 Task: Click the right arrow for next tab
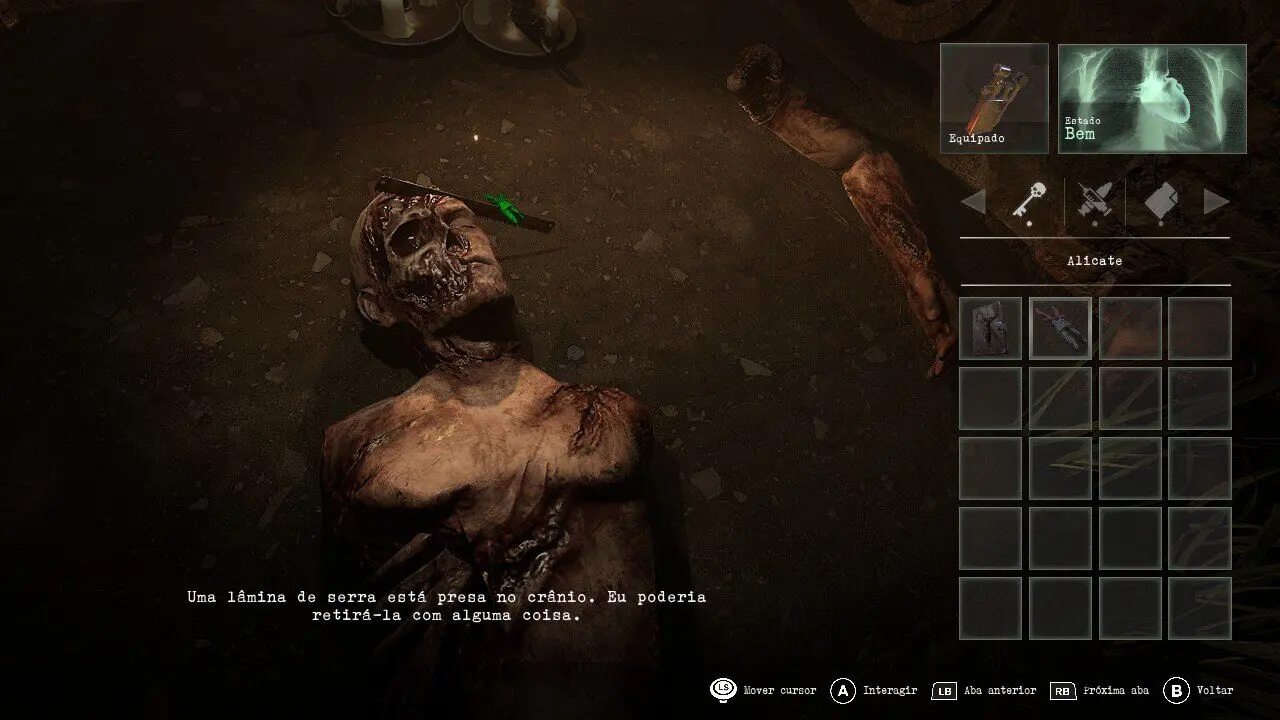coord(1216,202)
